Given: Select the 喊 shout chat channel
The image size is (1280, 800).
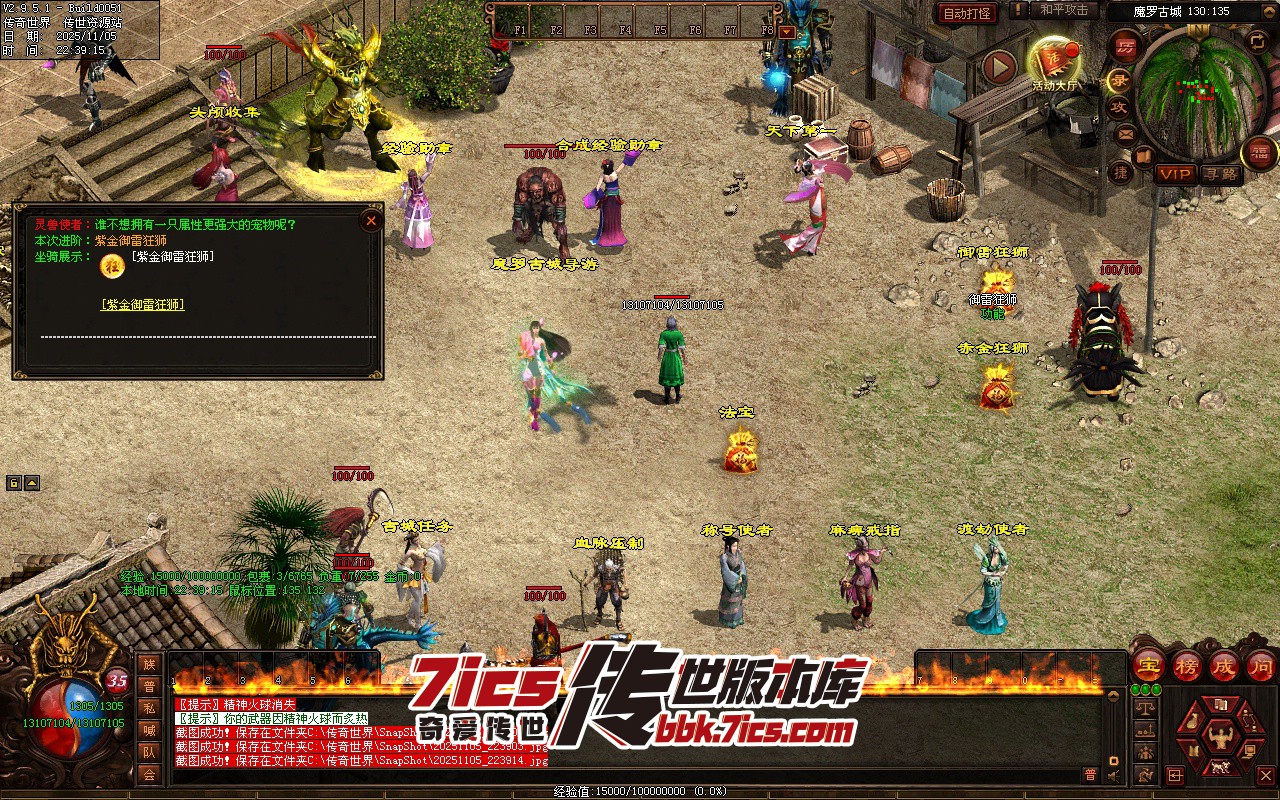Looking at the screenshot, I should click(149, 731).
